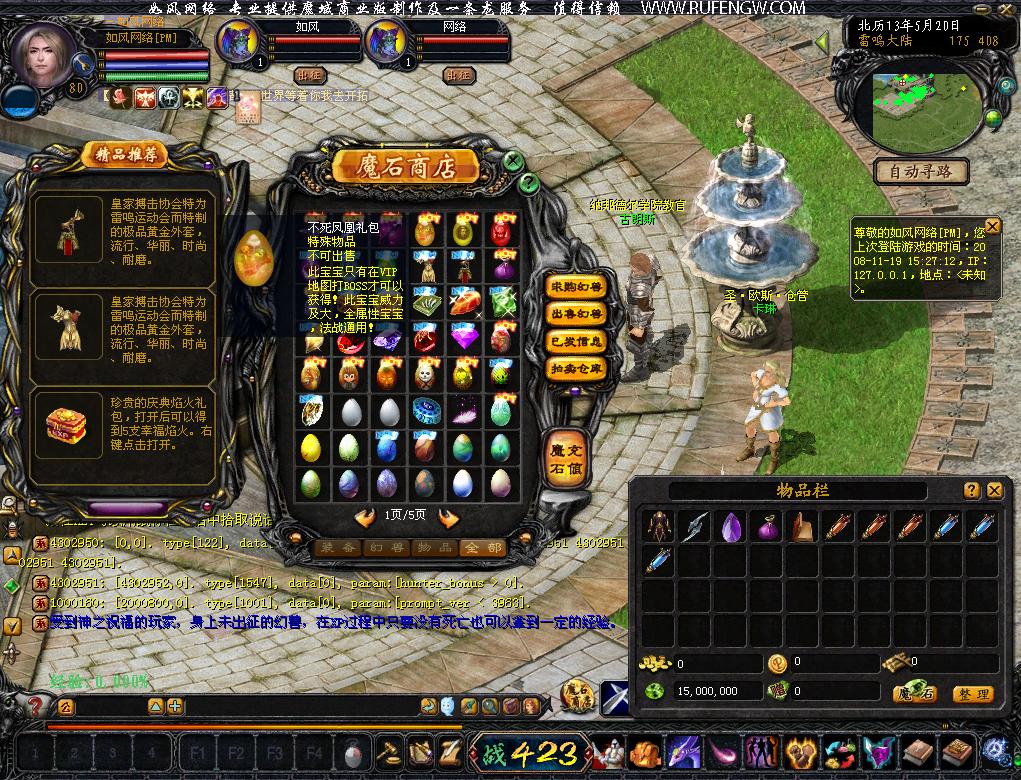
Task: Close the yellow login notice popup
Action: 992,226
